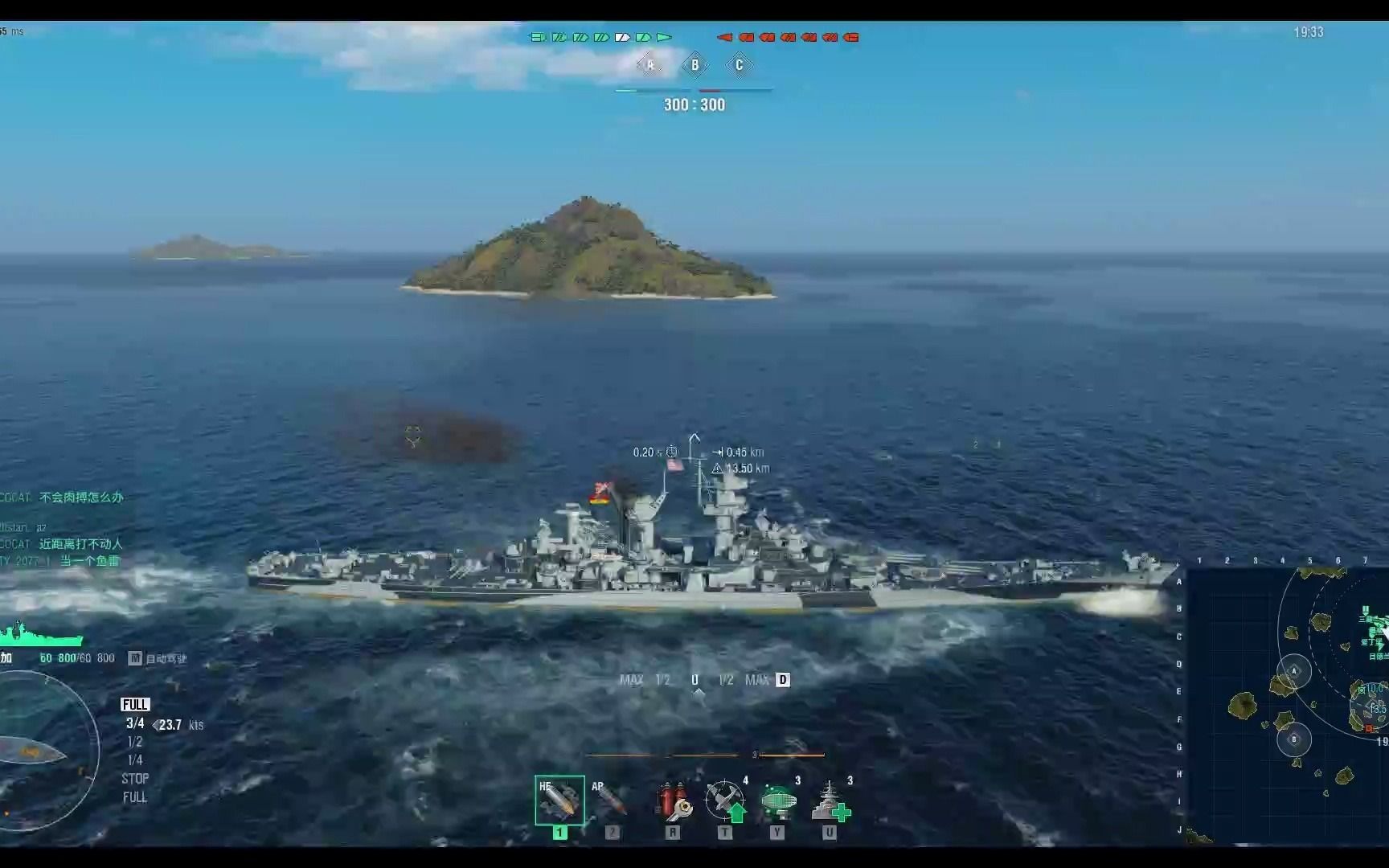Select STOP on the engine telegraph
The height and width of the screenshot is (868, 1389).
coord(135,779)
